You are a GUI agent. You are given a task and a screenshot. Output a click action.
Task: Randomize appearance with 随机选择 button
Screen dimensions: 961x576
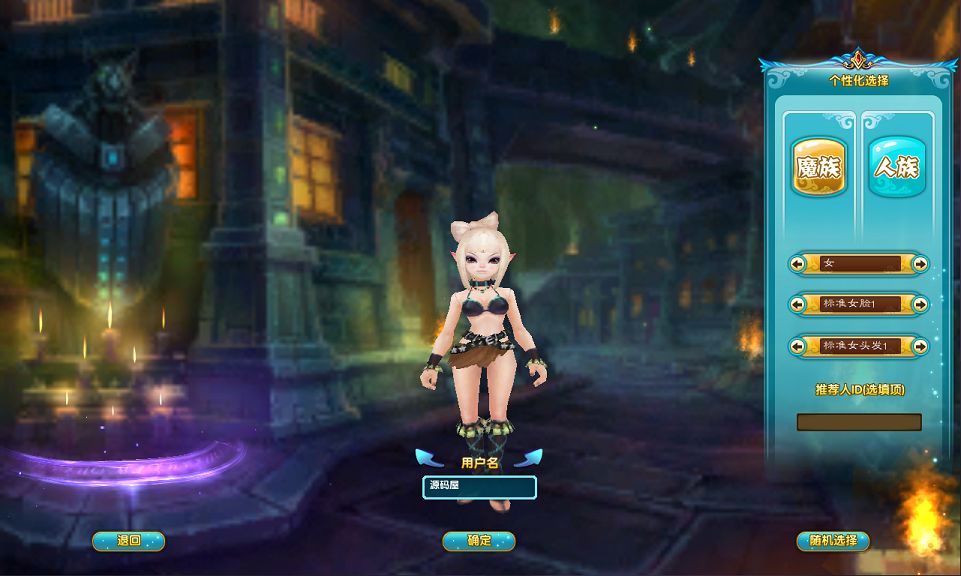832,541
